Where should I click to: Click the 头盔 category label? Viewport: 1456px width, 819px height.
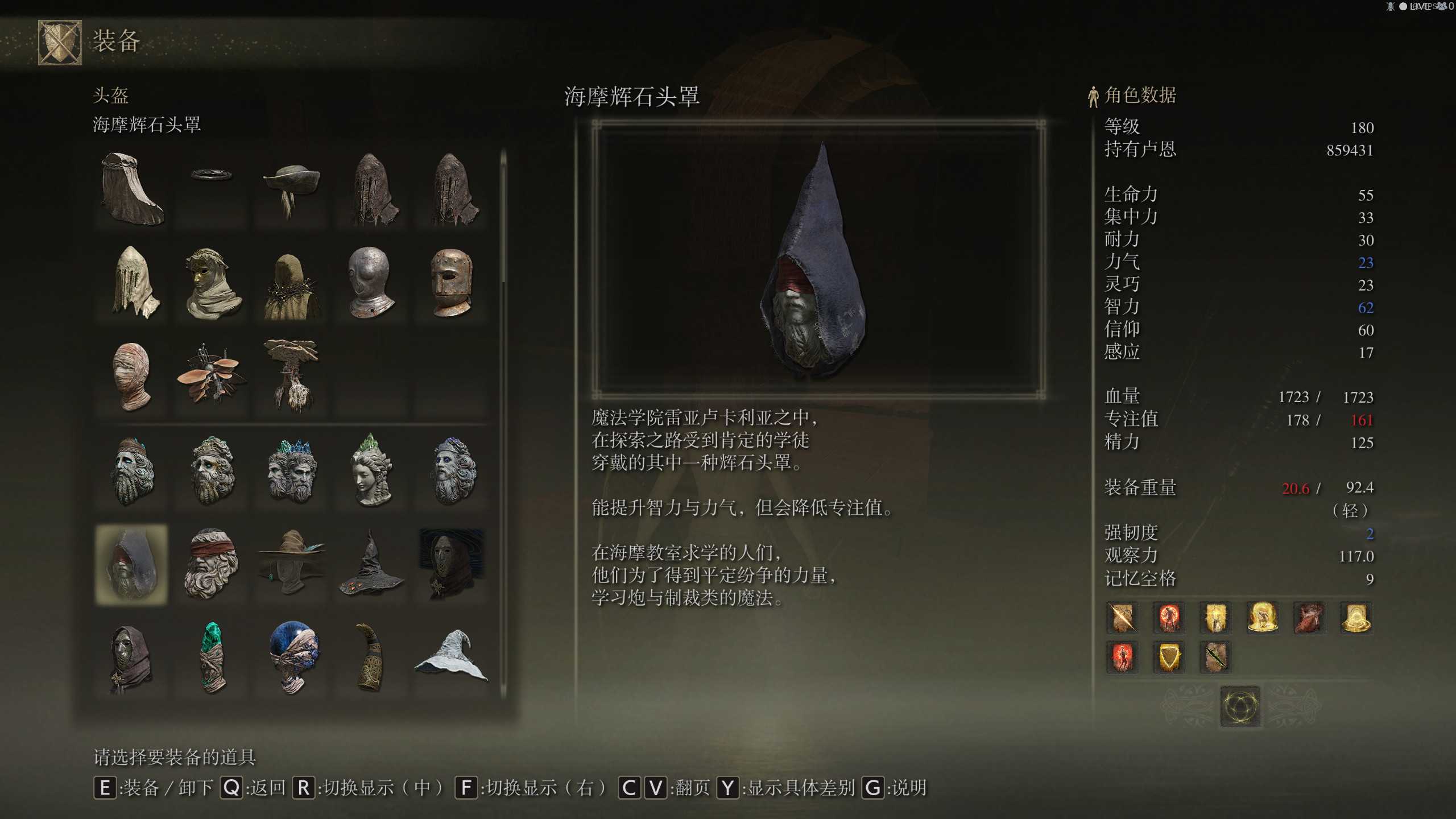point(111,97)
